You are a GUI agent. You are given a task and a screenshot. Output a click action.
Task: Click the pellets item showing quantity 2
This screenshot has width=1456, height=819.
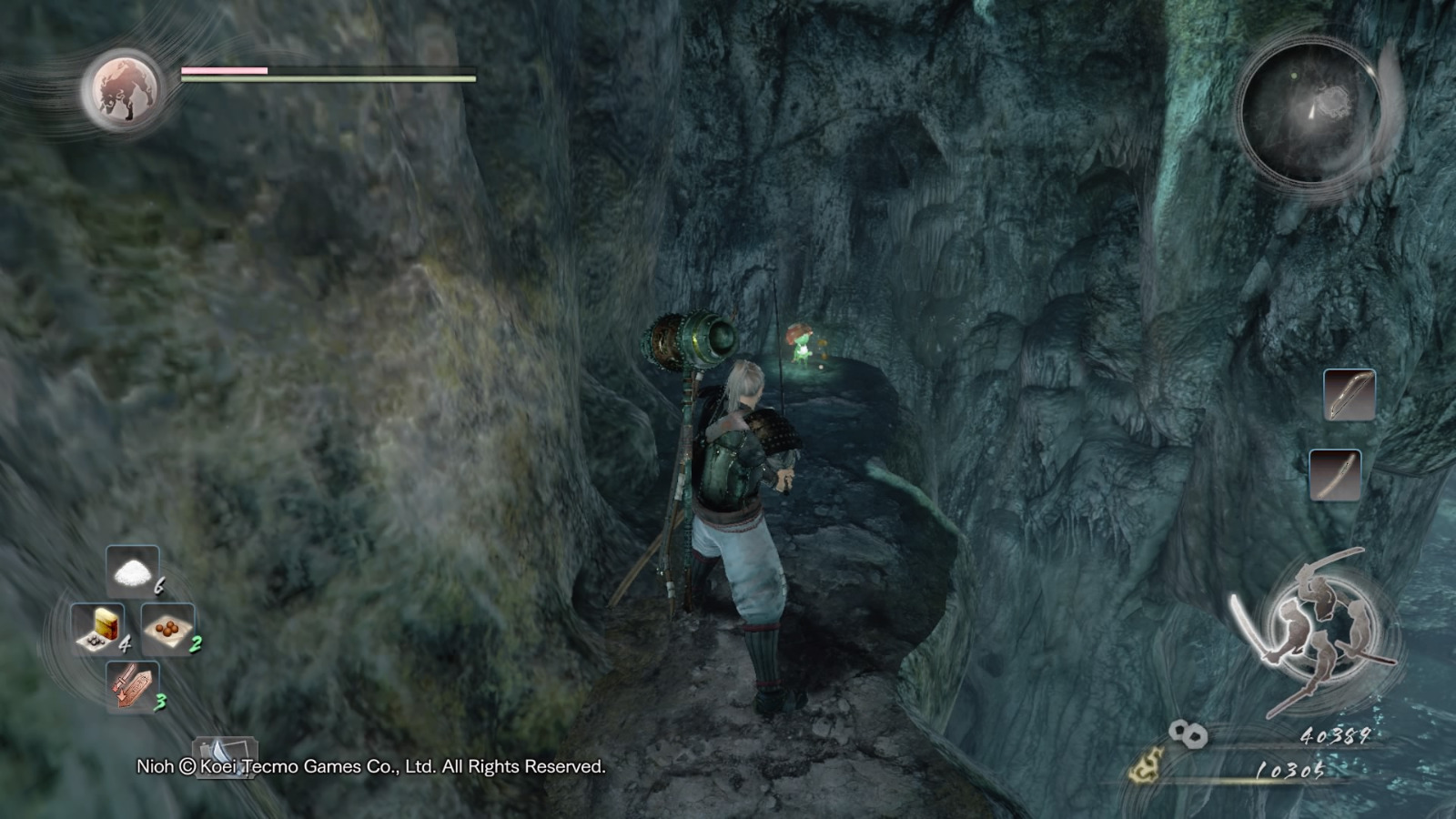pyautogui.click(x=167, y=630)
